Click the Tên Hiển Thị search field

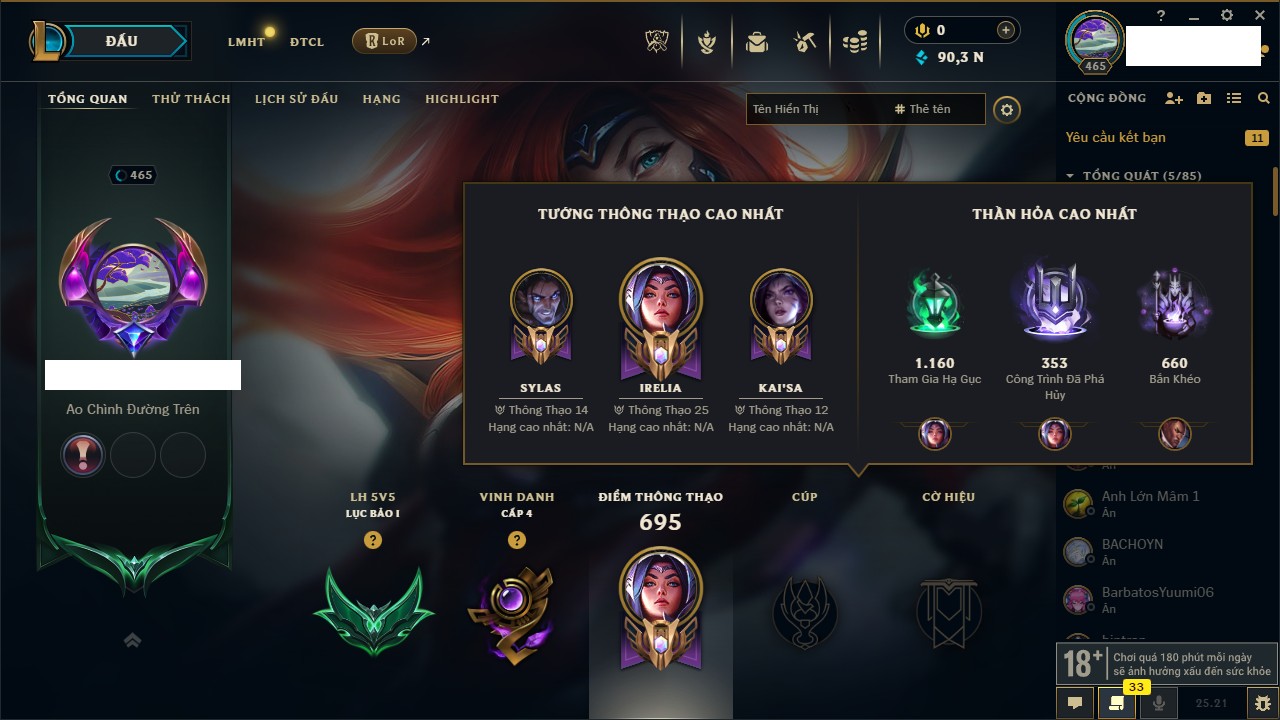coord(815,109)
